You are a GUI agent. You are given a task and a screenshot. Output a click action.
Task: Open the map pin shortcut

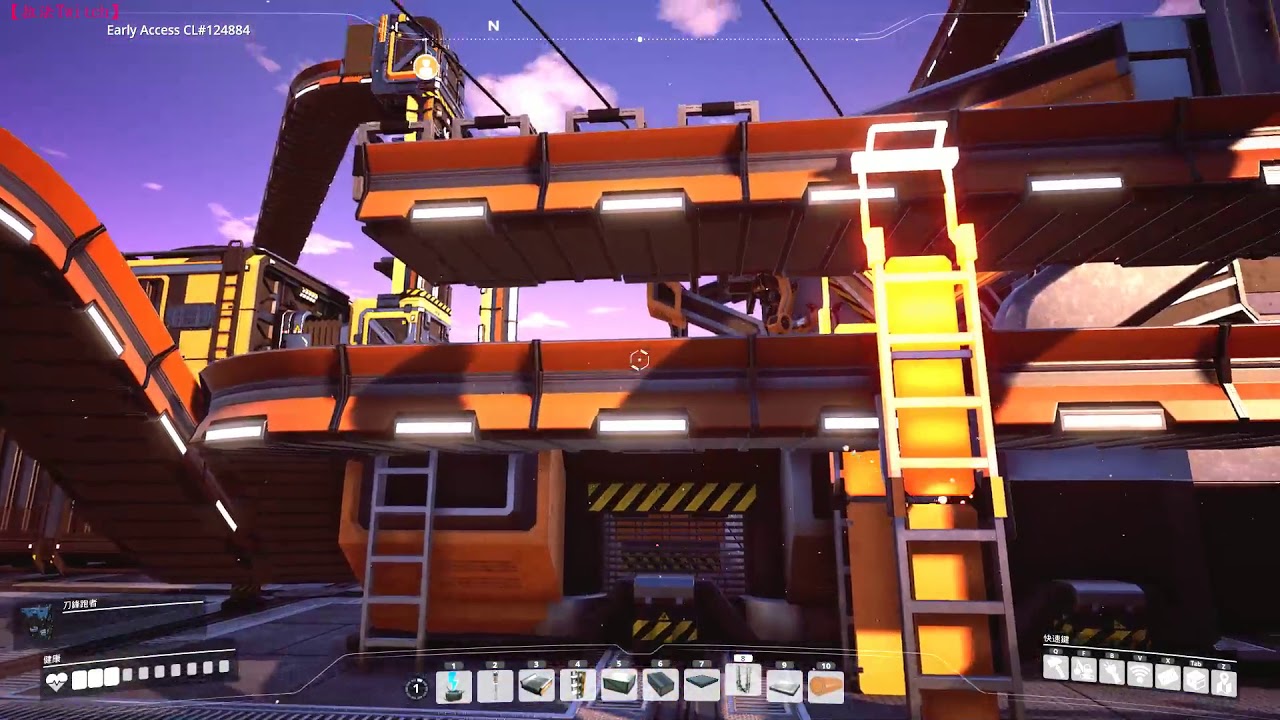tap(1224, 682)
